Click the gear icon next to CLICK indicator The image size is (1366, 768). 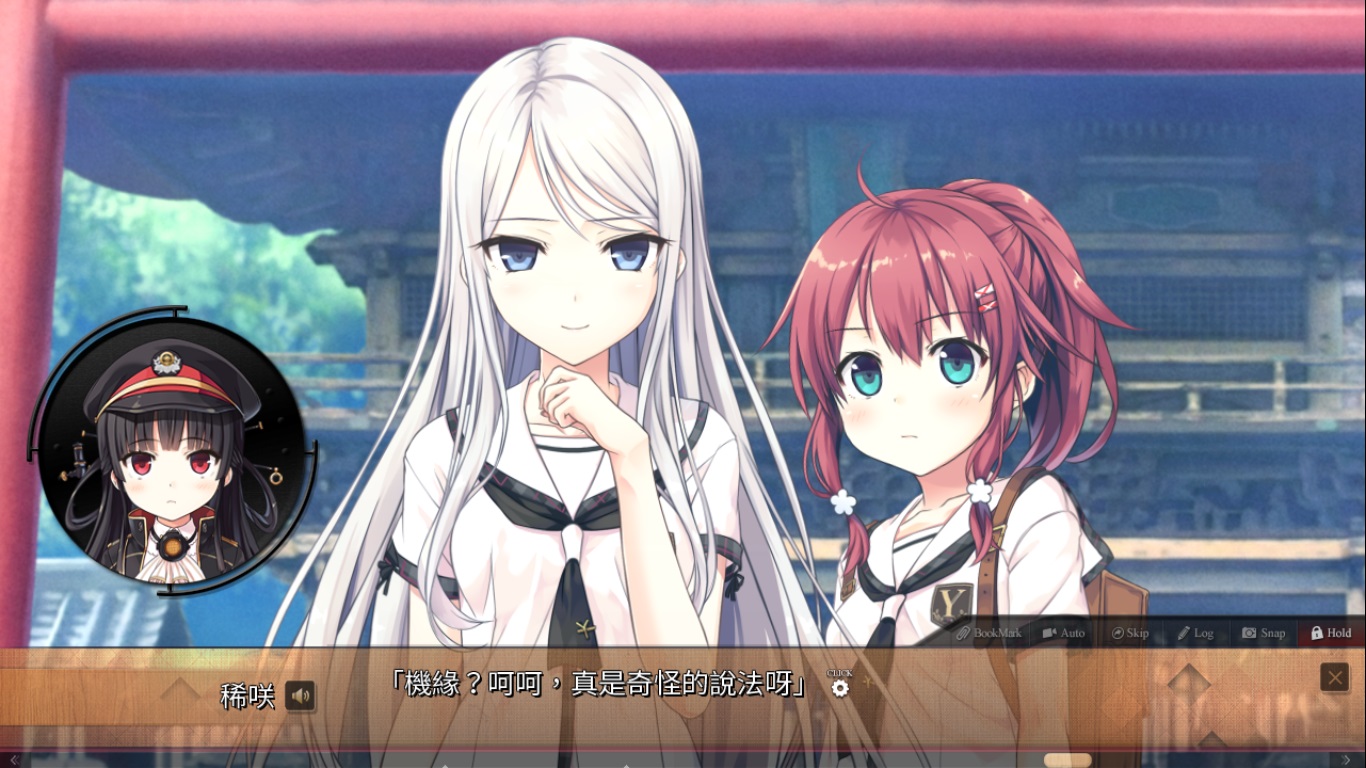(x=840, y=688)
